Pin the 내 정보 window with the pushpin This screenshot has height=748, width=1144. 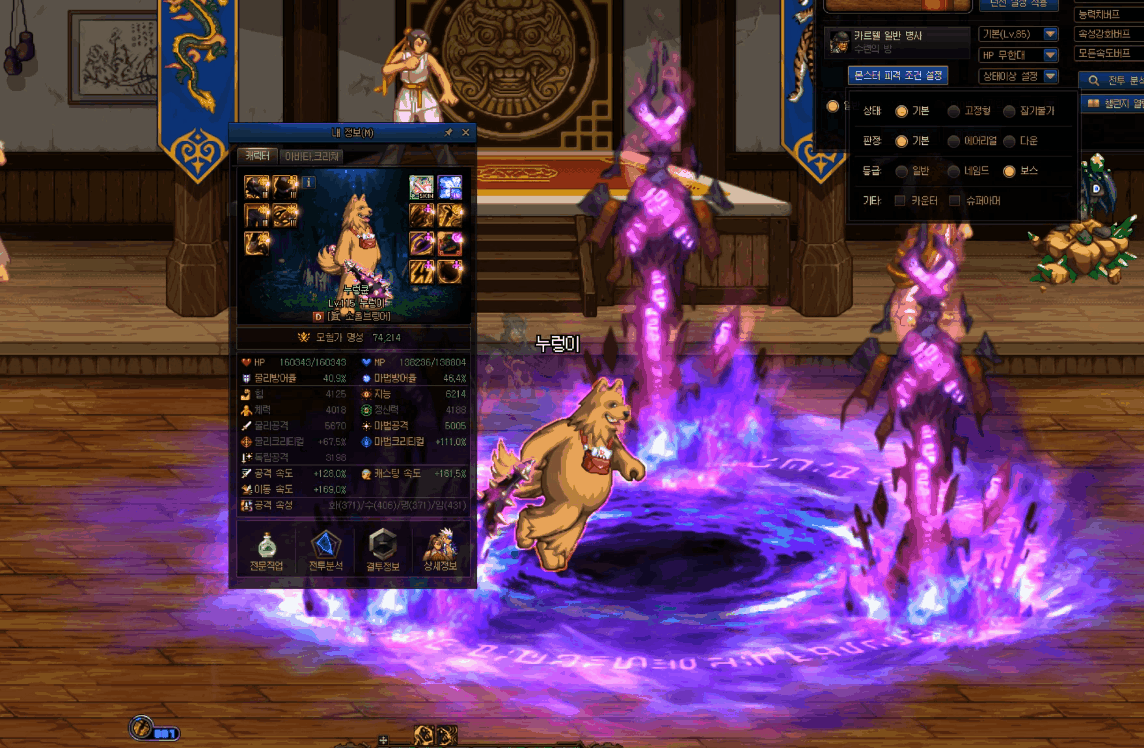pos(449,132)
